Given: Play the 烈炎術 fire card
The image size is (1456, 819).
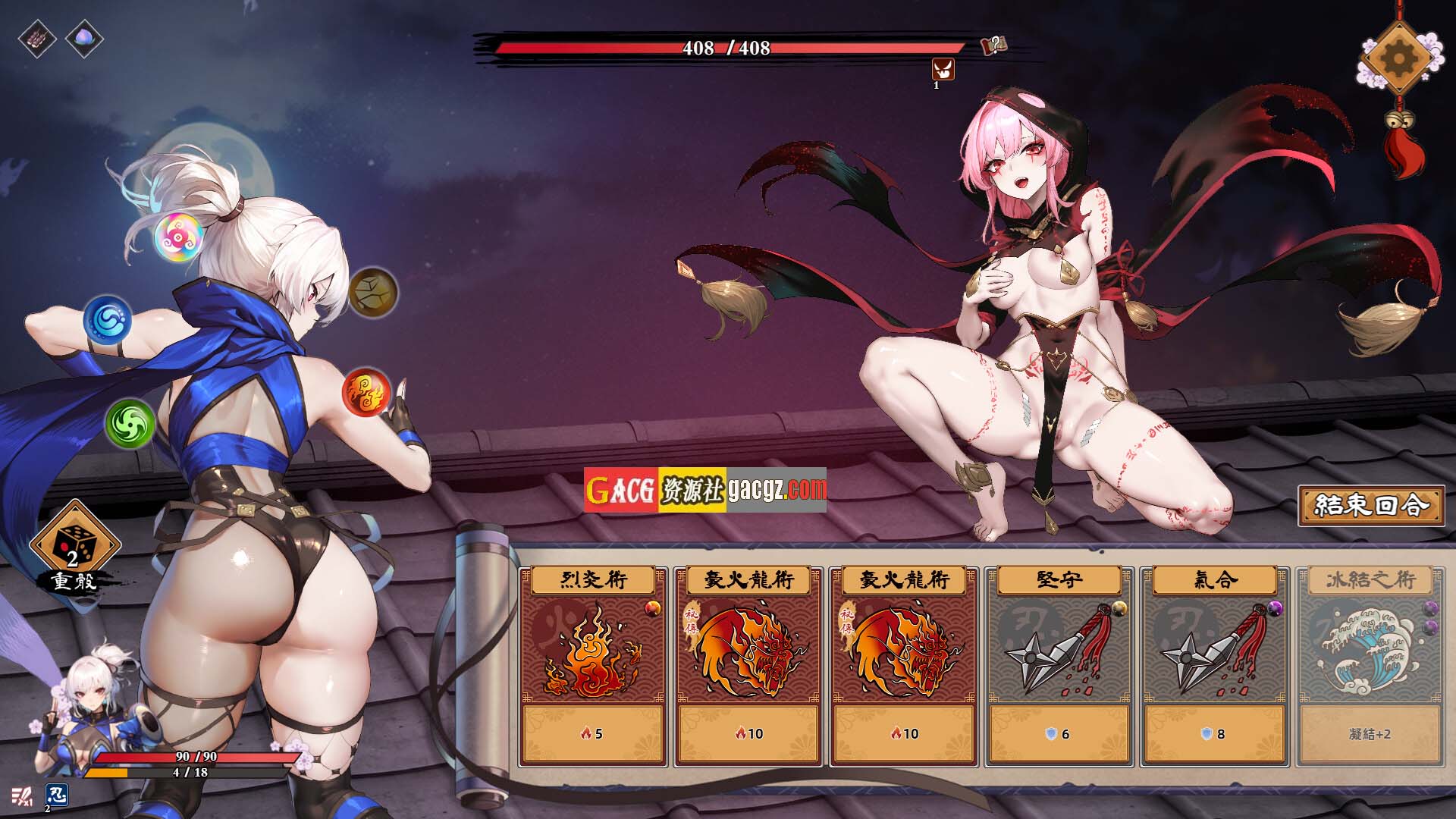Looking at the screenshot, I should (x=593, y=666).
